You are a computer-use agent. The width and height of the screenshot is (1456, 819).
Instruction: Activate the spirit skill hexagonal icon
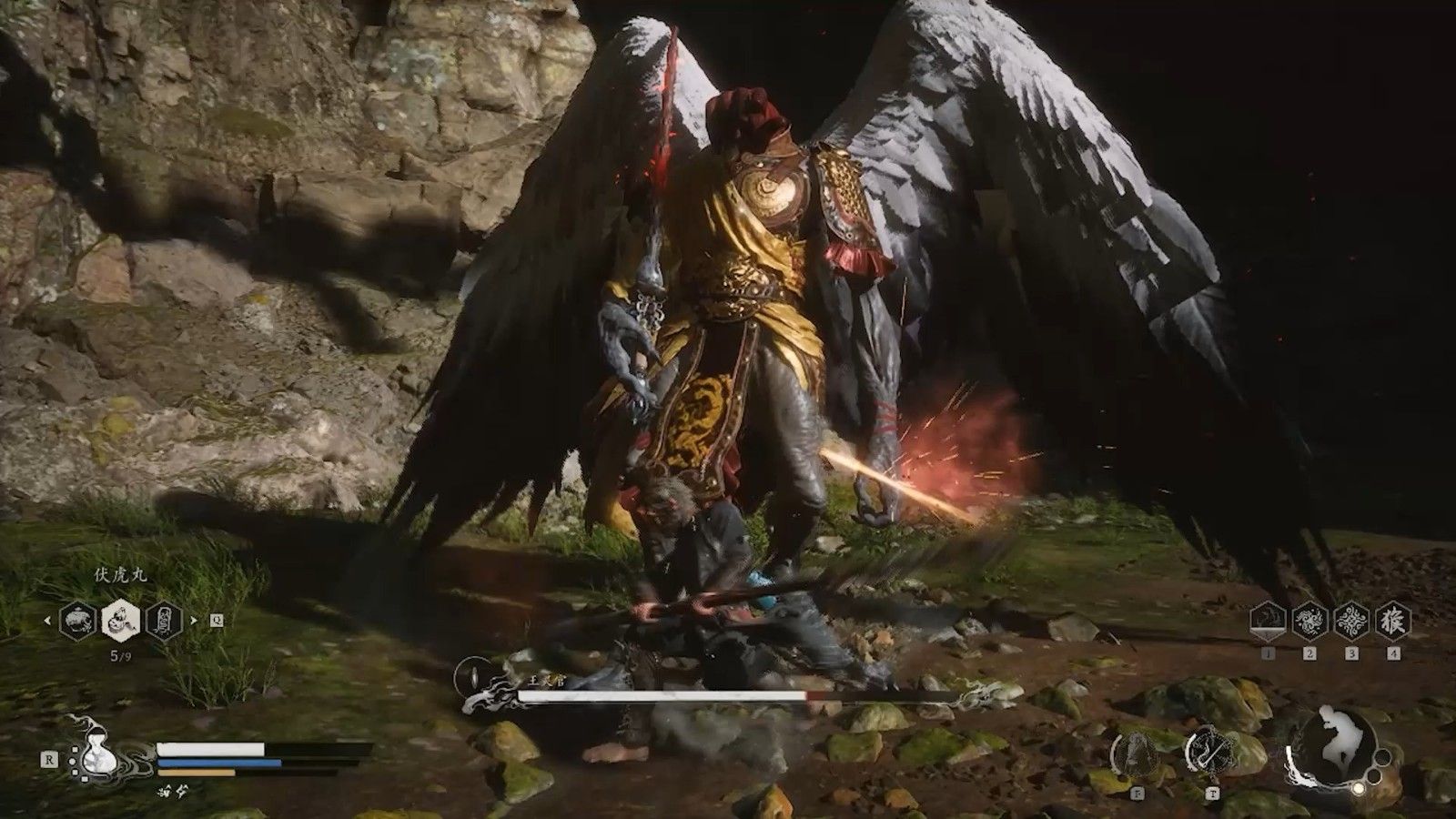1135,753
